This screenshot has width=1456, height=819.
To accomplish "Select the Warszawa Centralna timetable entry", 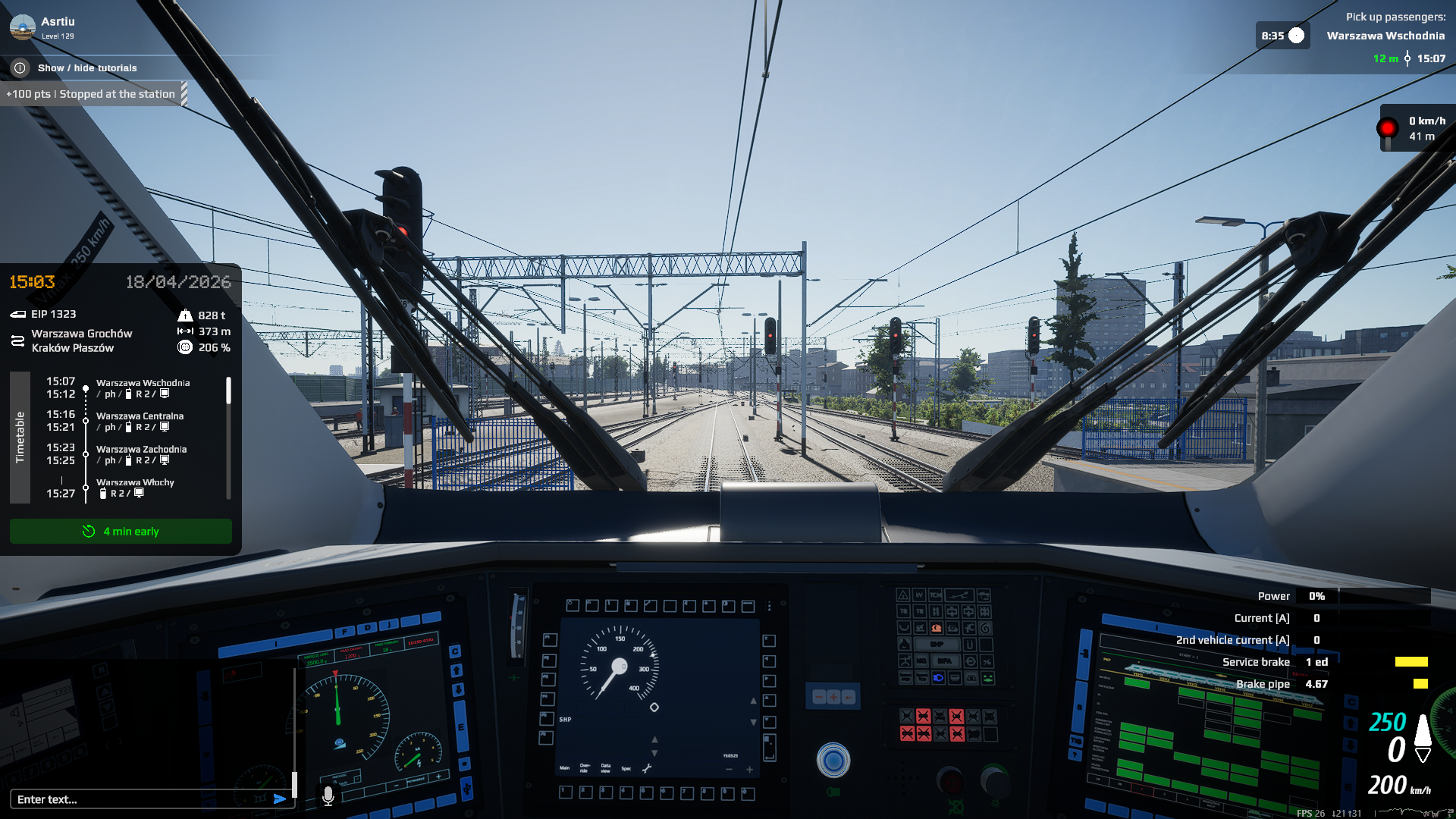I will click(140, 422).
